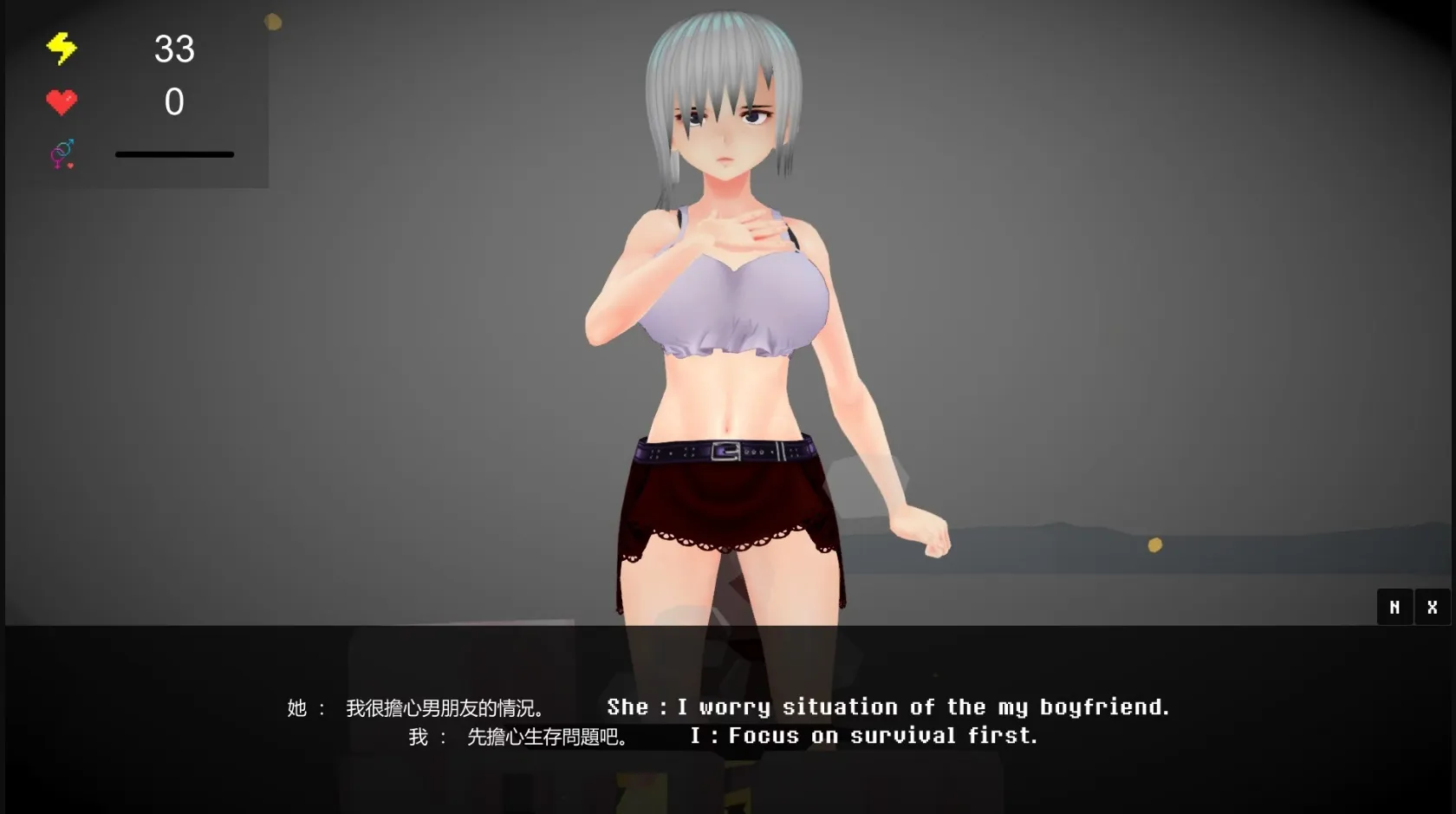Click the energy value showing 33
Viewport: 1456px width, 814px height.
tap(174, 49)
